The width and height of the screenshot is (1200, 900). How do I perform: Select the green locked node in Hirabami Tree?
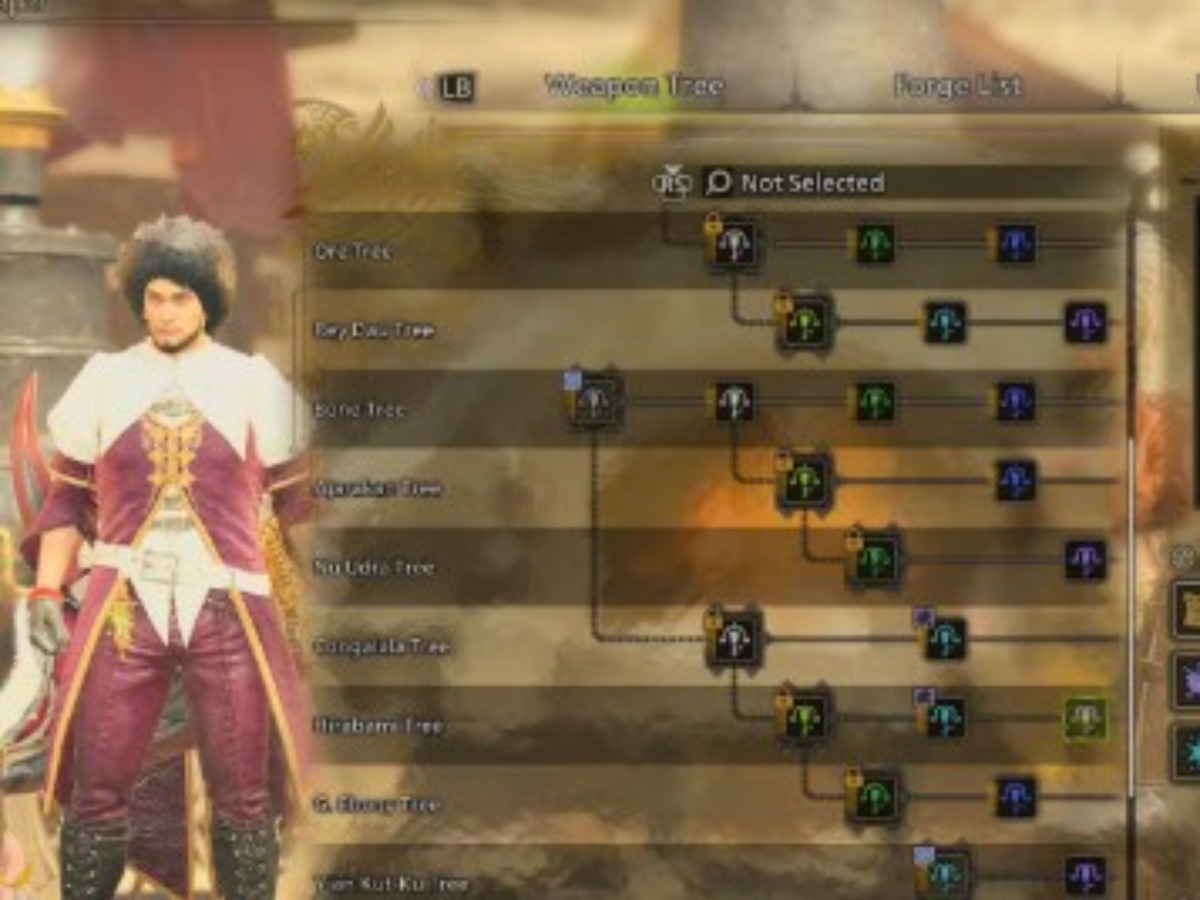(x=805, y=718)
